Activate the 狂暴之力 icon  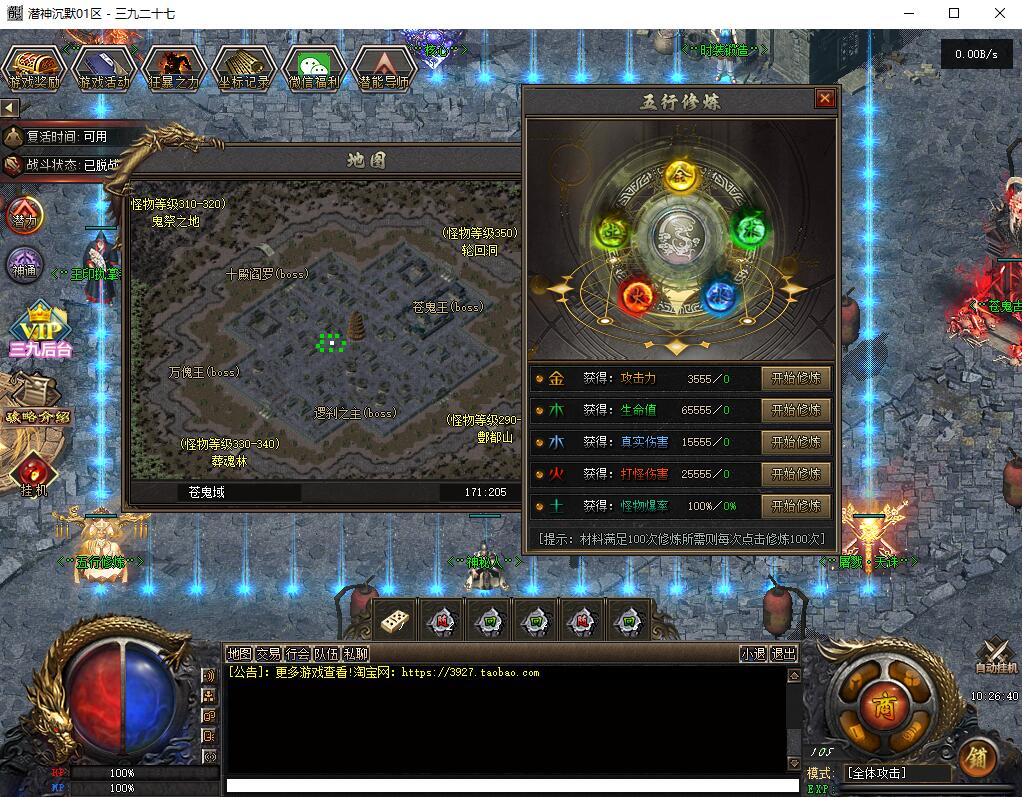pos(174,67)
